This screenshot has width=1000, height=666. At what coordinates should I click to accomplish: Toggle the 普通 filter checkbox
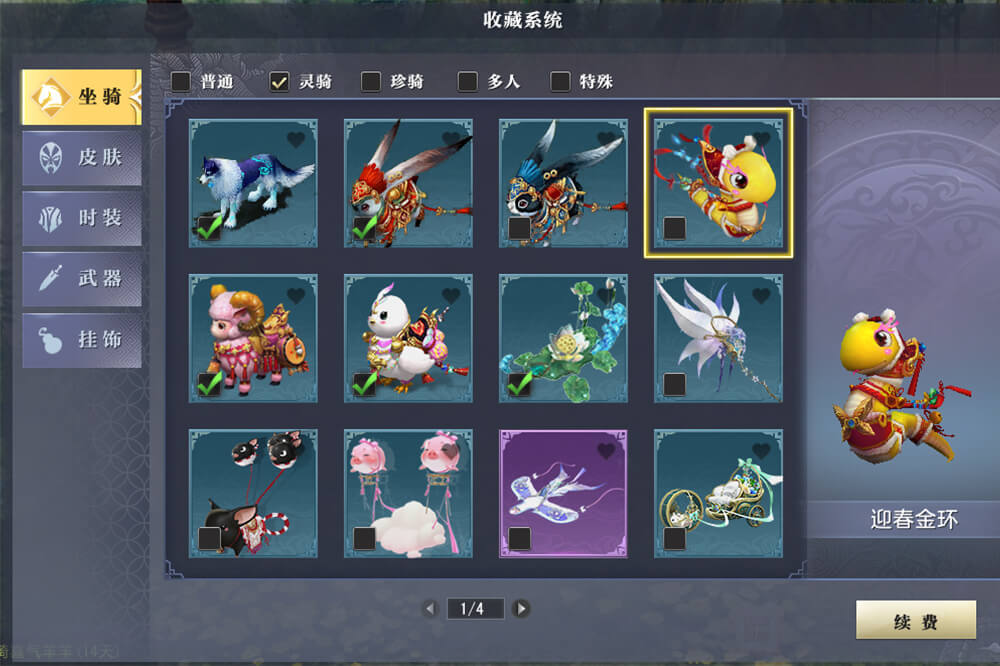click(181, 82)
